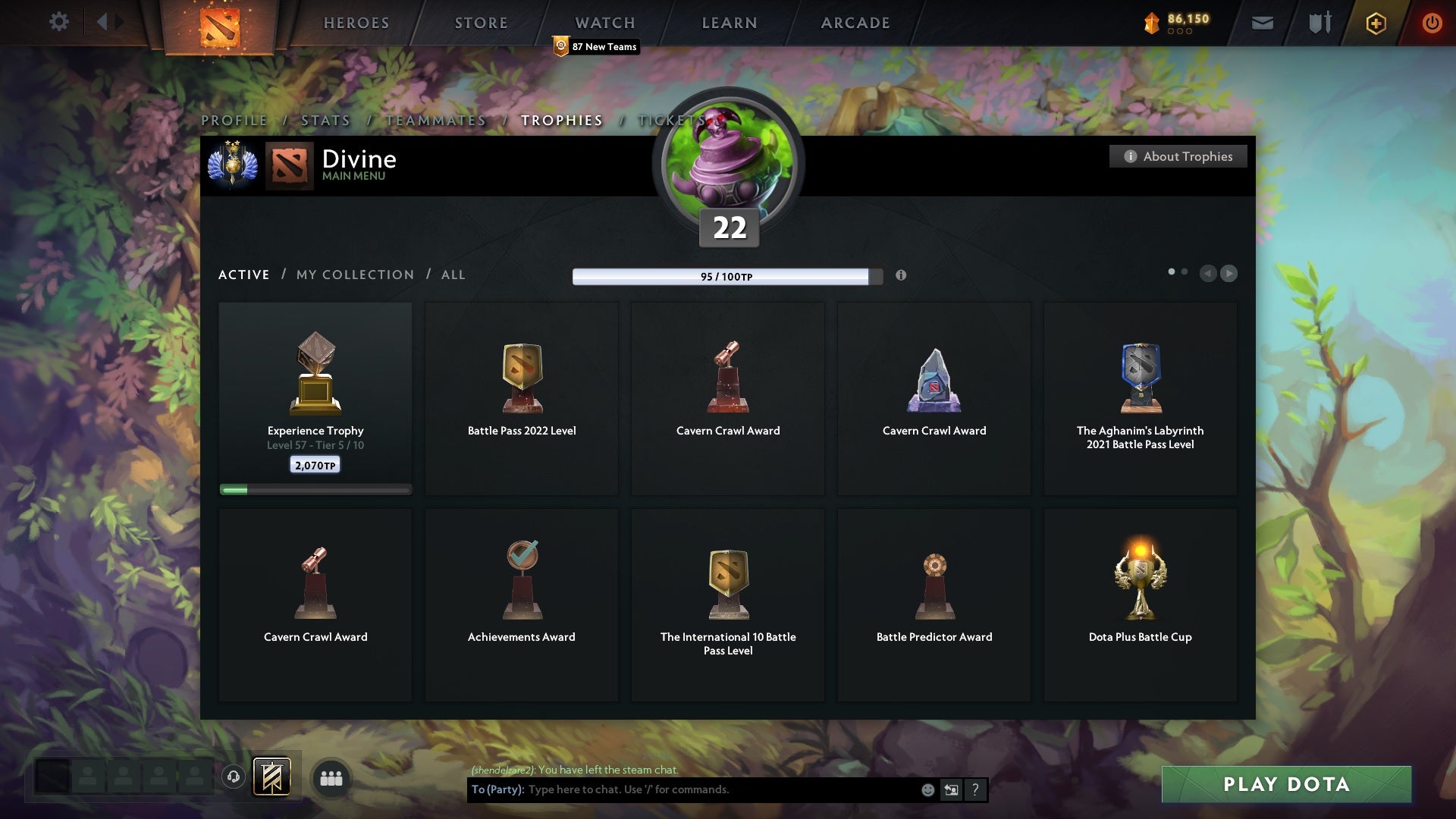Open the Settings gear icon
Image resolution: width=1456 pixels, height=819 pixels.
59,22
